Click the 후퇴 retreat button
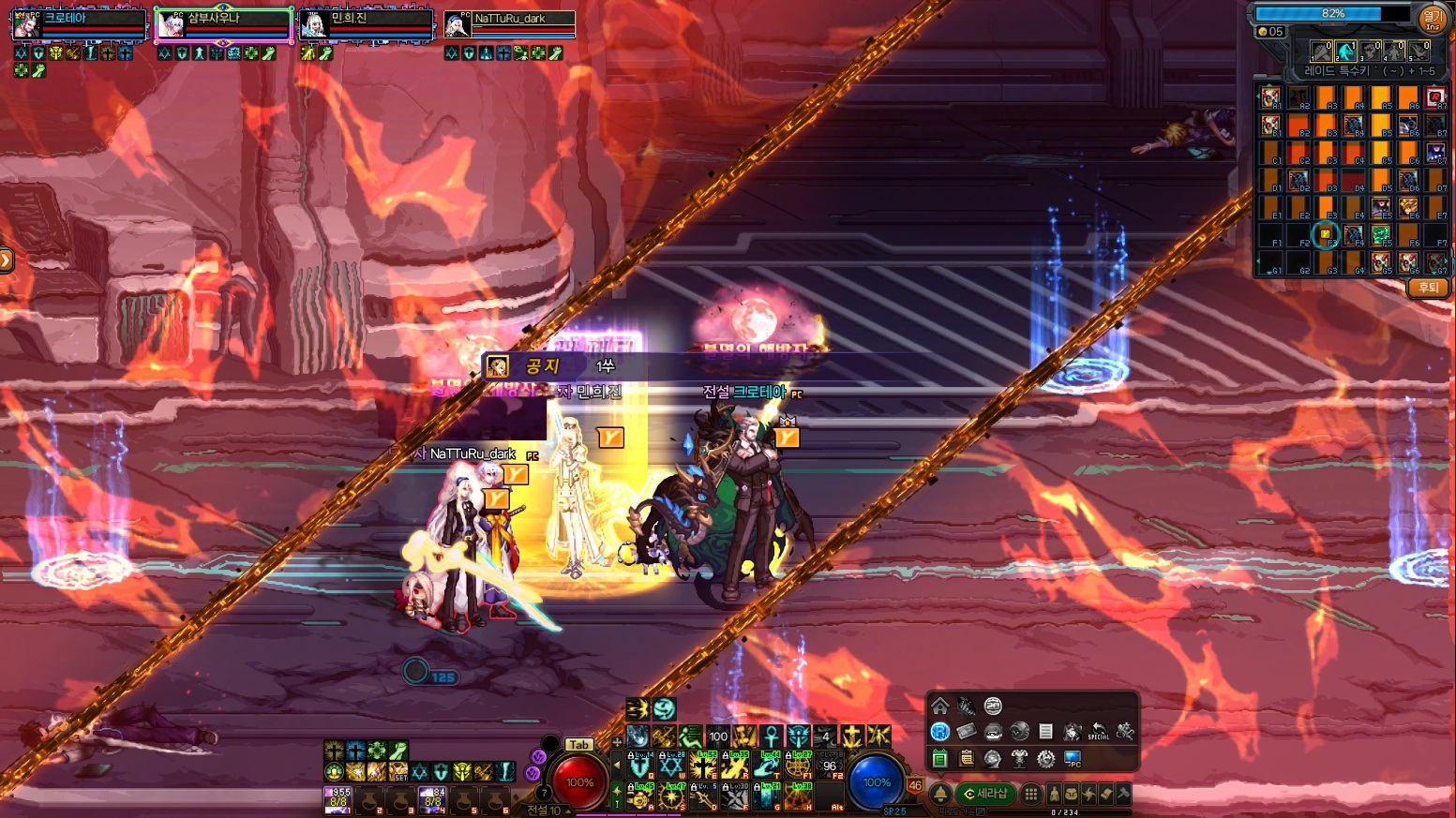 1428,288
